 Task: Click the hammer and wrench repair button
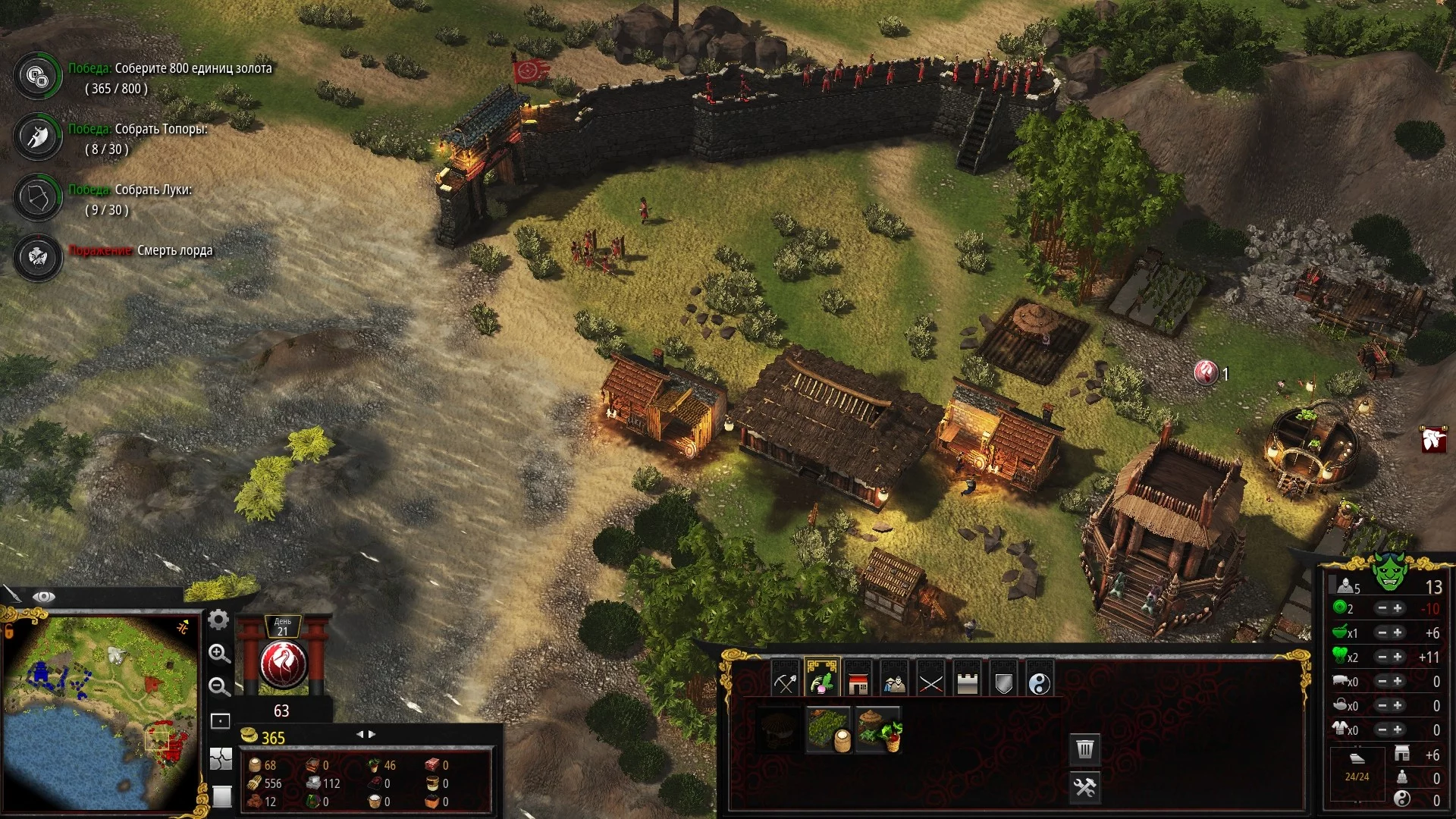click(x=1085, y=787)
